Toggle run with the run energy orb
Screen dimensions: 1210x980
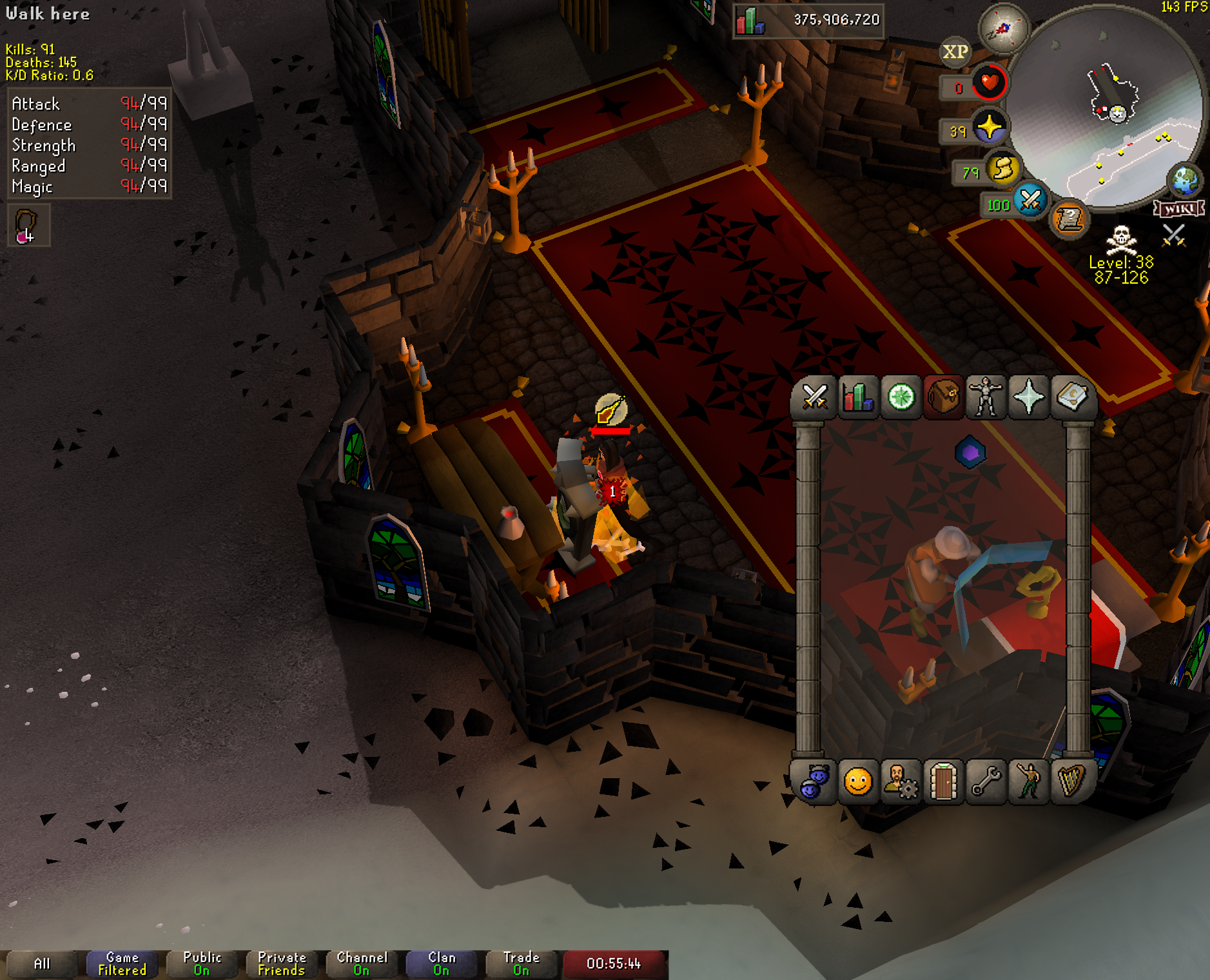1003,170
